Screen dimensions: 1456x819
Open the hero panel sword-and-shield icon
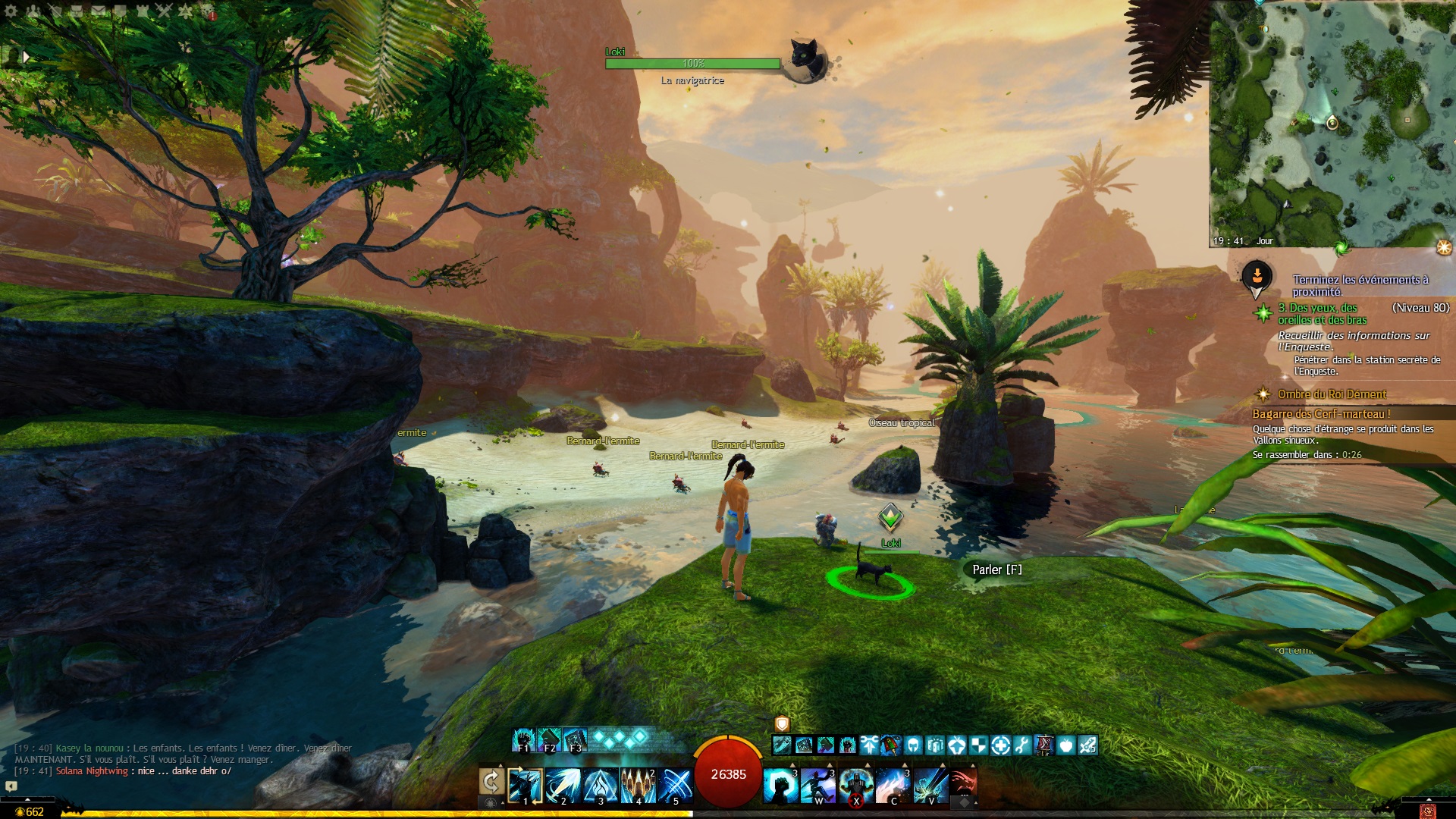(55, 11)
